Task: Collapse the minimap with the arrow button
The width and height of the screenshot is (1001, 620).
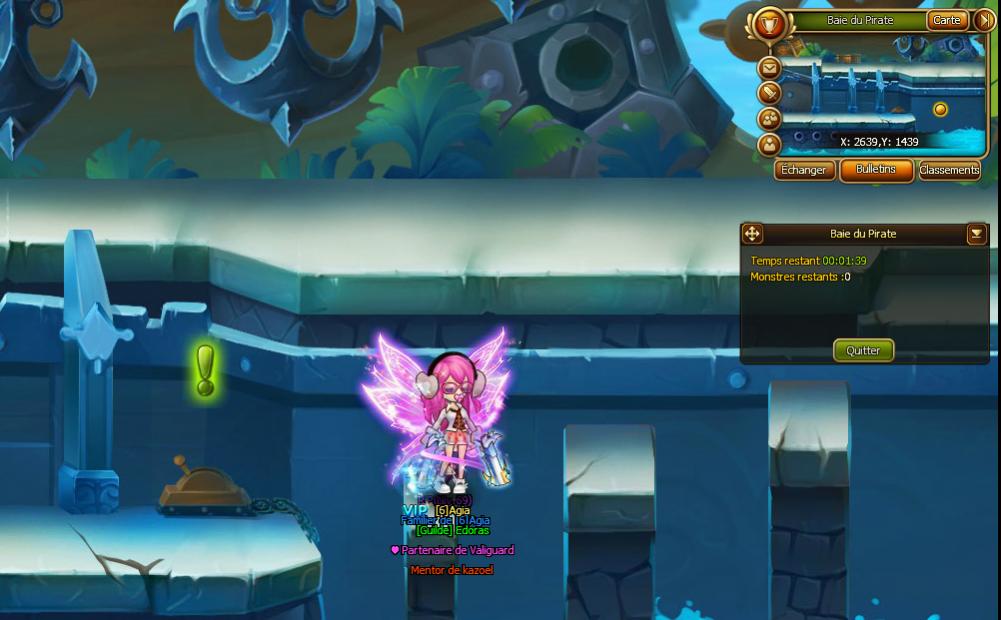Action: 982,20
